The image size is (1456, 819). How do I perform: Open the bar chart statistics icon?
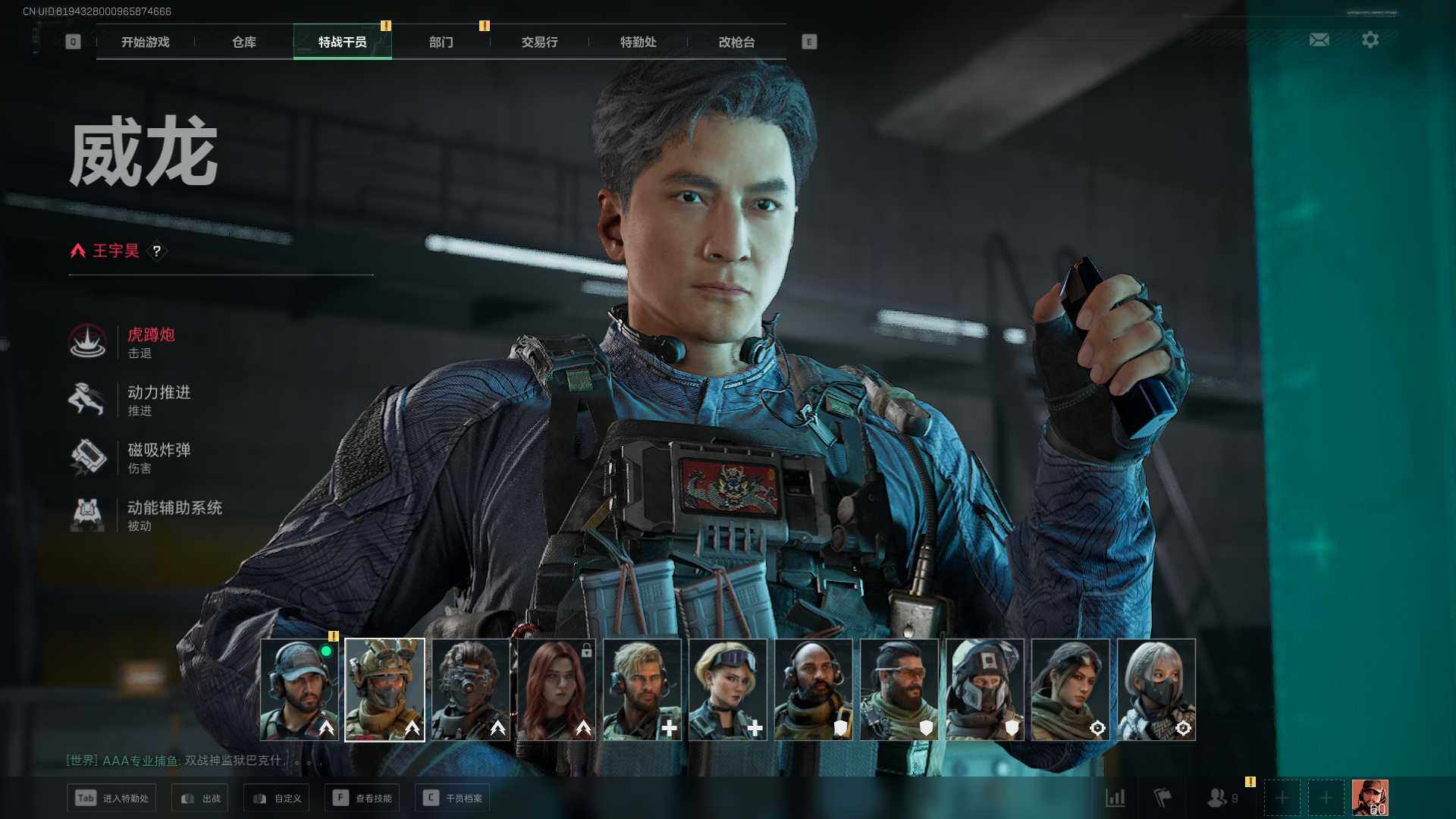point(1116,798)
